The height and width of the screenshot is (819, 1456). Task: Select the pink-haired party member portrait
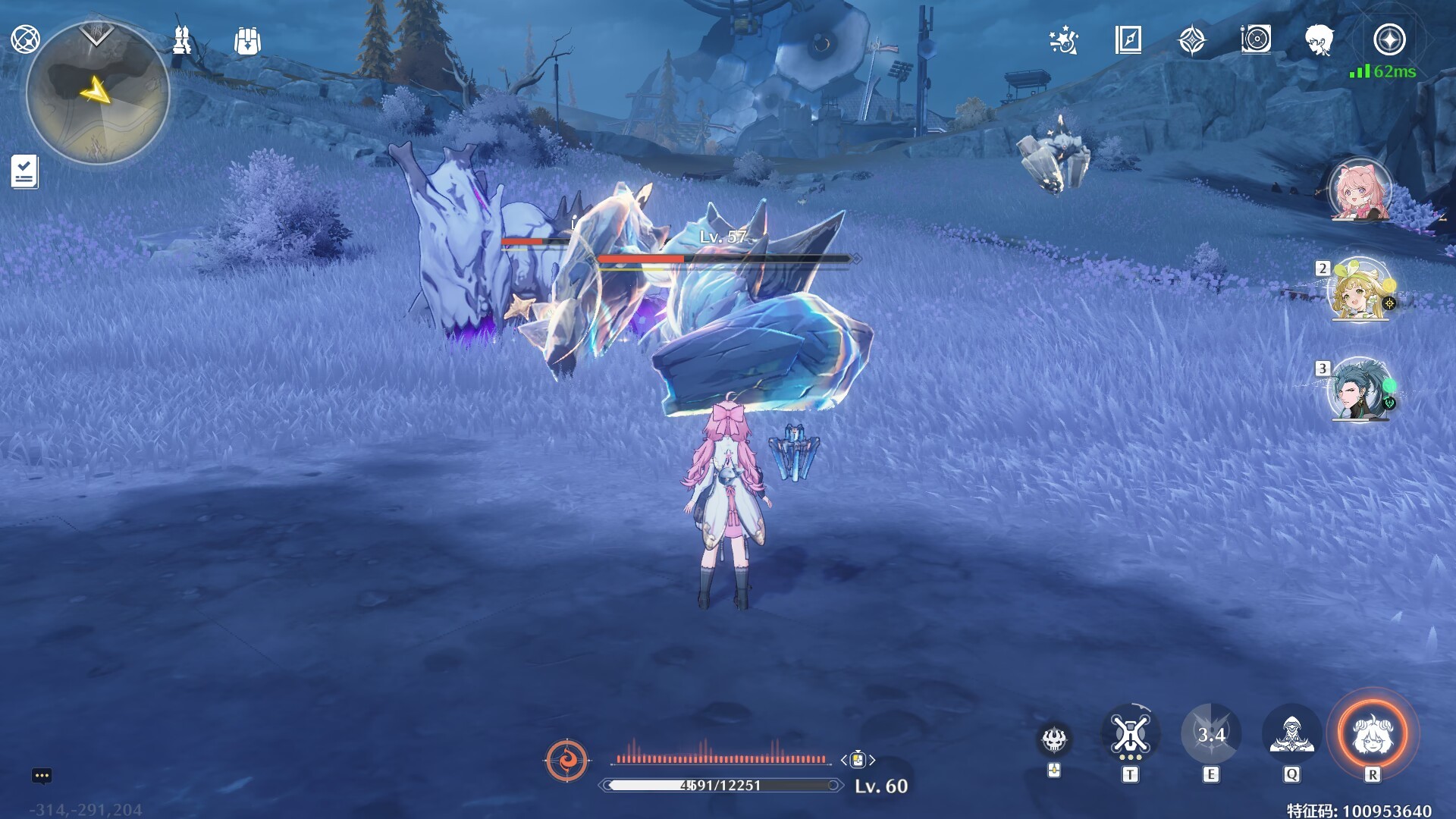tap(1360, 190)
